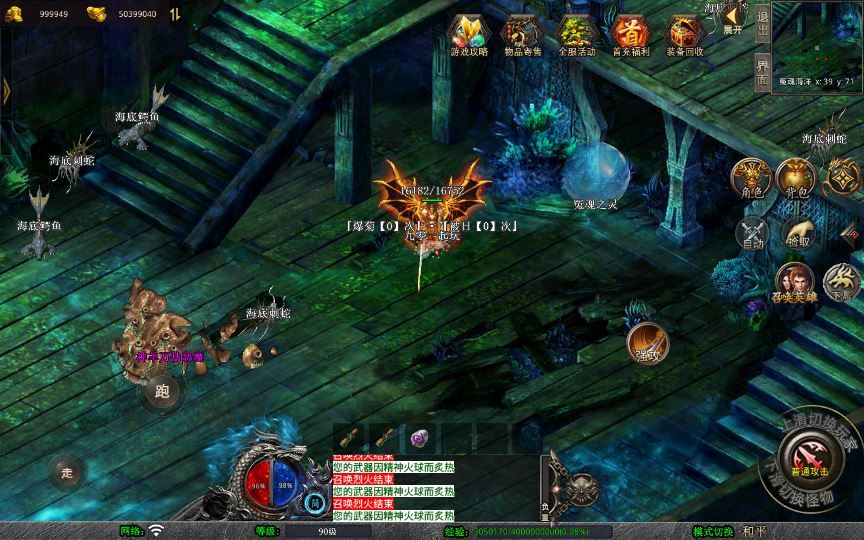Click the 展开 expand arrow

[x=733, y=19]
